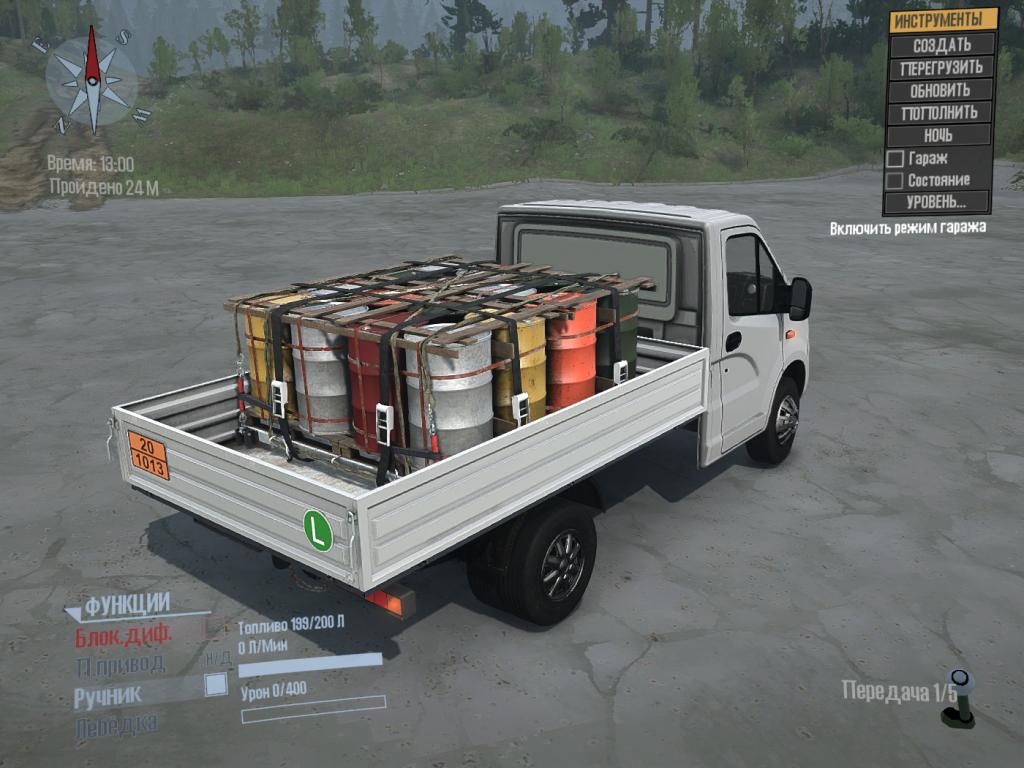Click the СОЗДАТЬ button

(x=940, y=44)
